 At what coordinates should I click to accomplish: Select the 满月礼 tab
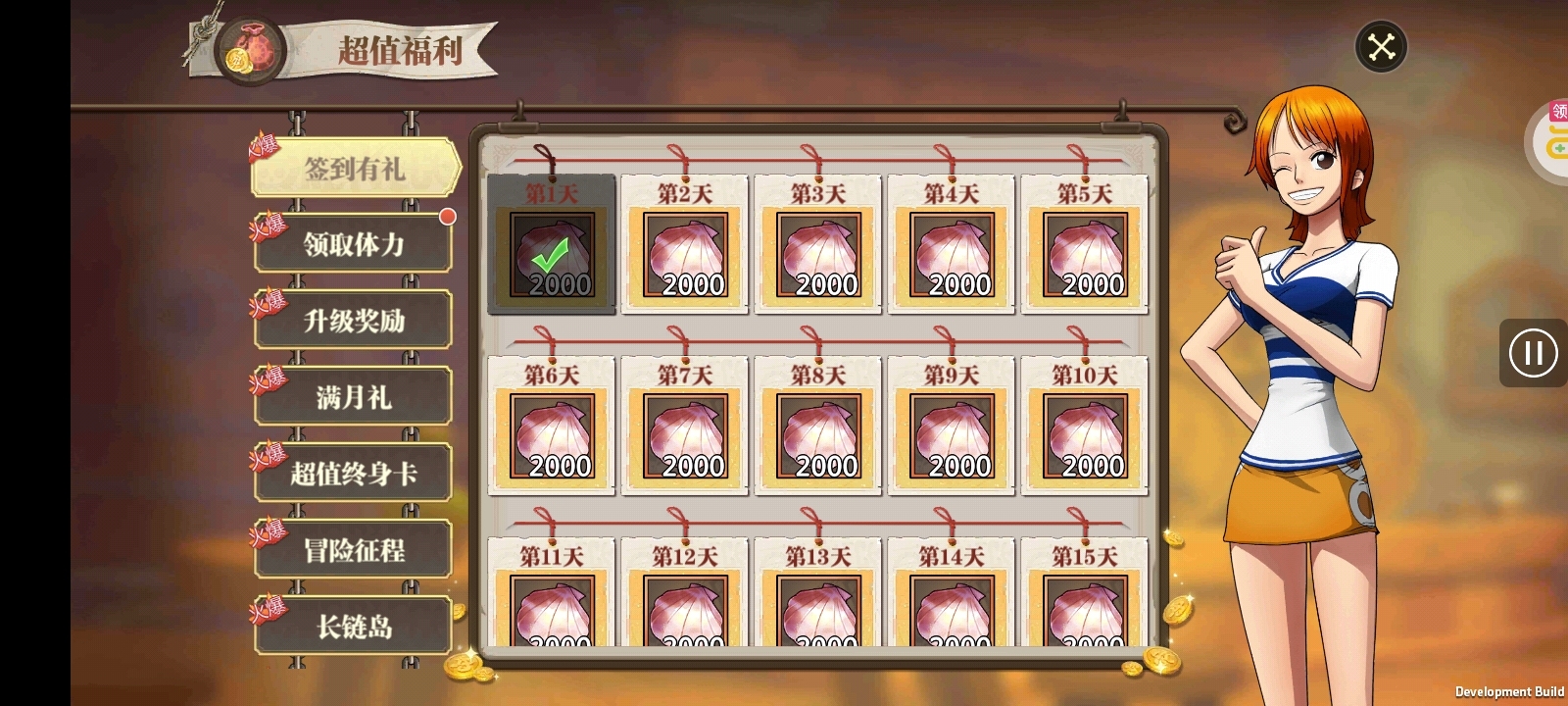point(353,395)
